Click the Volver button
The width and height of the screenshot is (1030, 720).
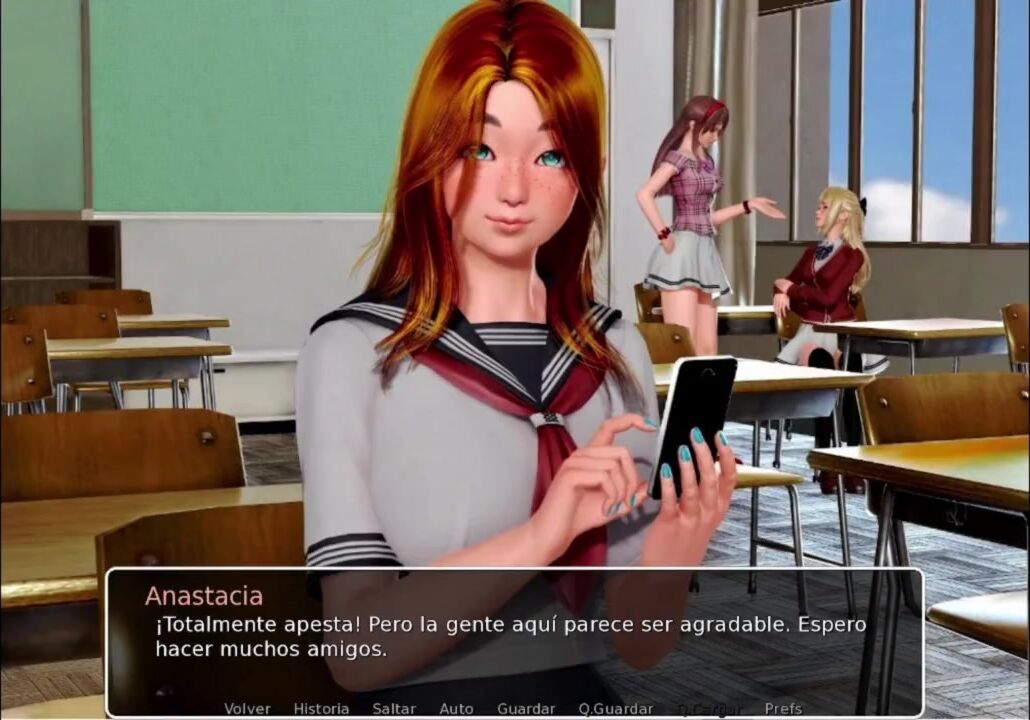click(x=247, y=709)
